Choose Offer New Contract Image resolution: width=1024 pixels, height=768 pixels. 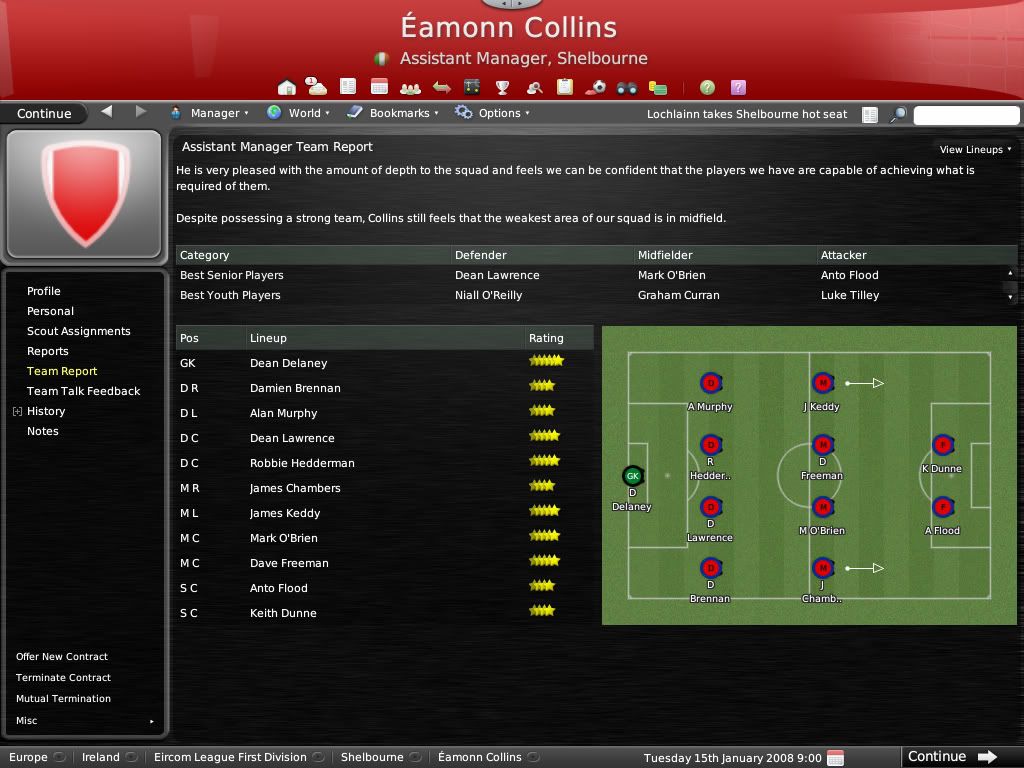point(62,657)
